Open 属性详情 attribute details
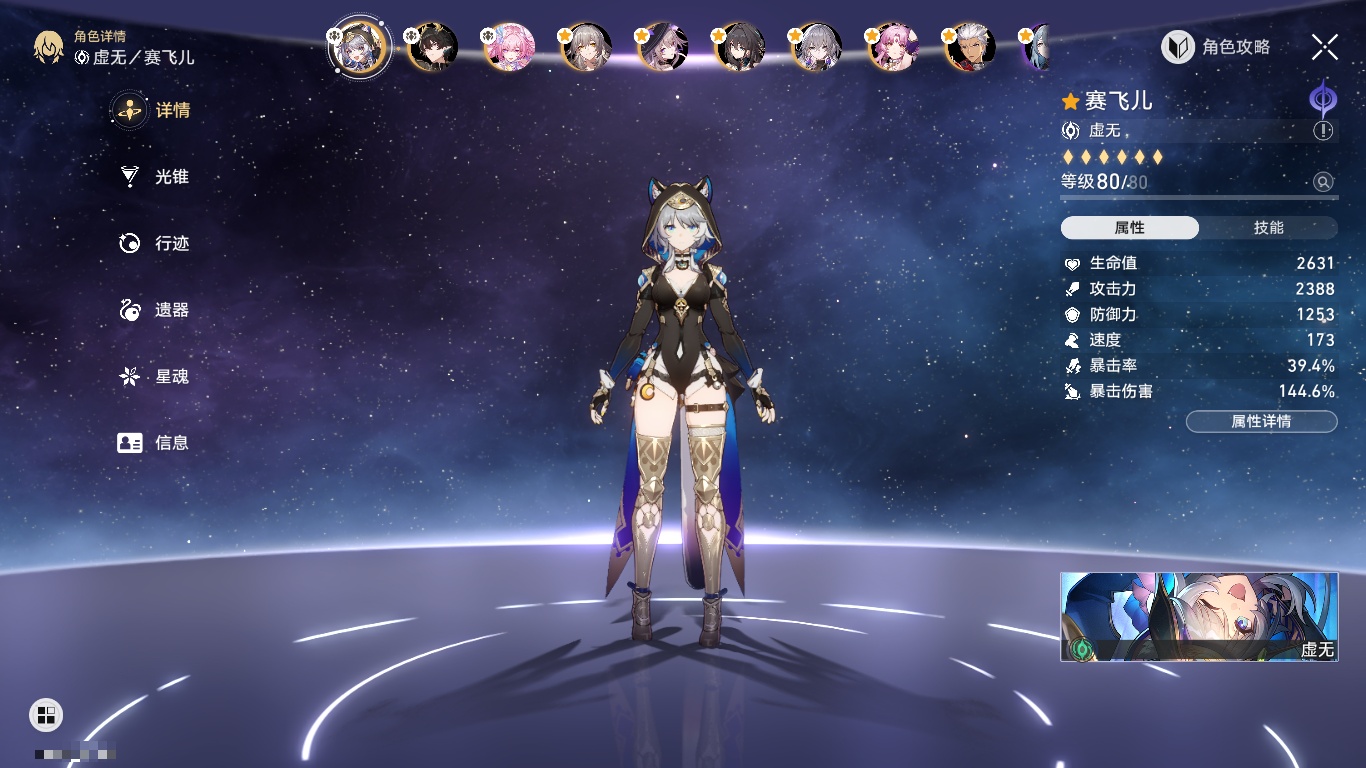The height and width of the screenshot is (768, 1366). (1261, 421)
